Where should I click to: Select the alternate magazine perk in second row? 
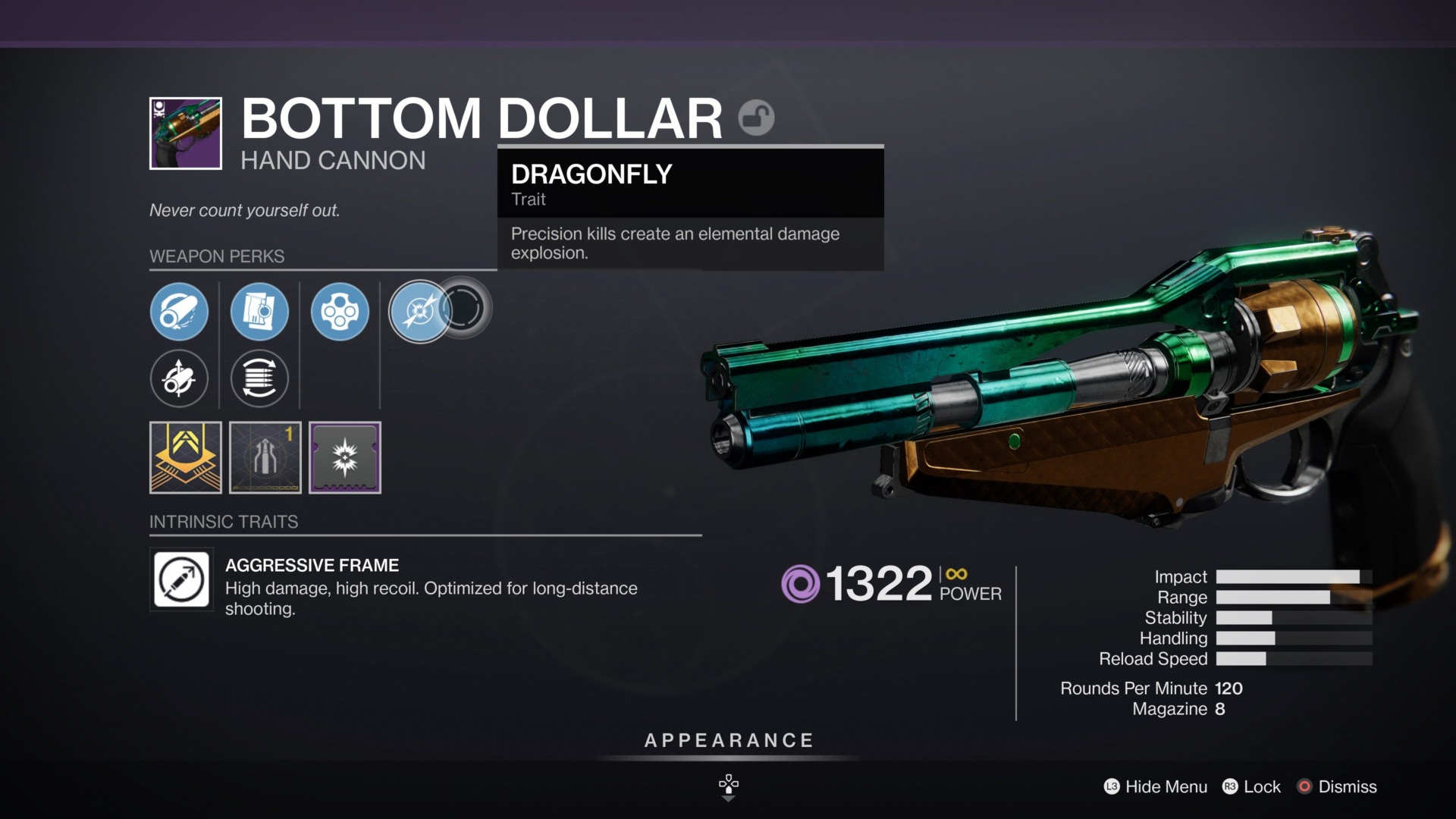pyautogui.click(x=259, y=378)
